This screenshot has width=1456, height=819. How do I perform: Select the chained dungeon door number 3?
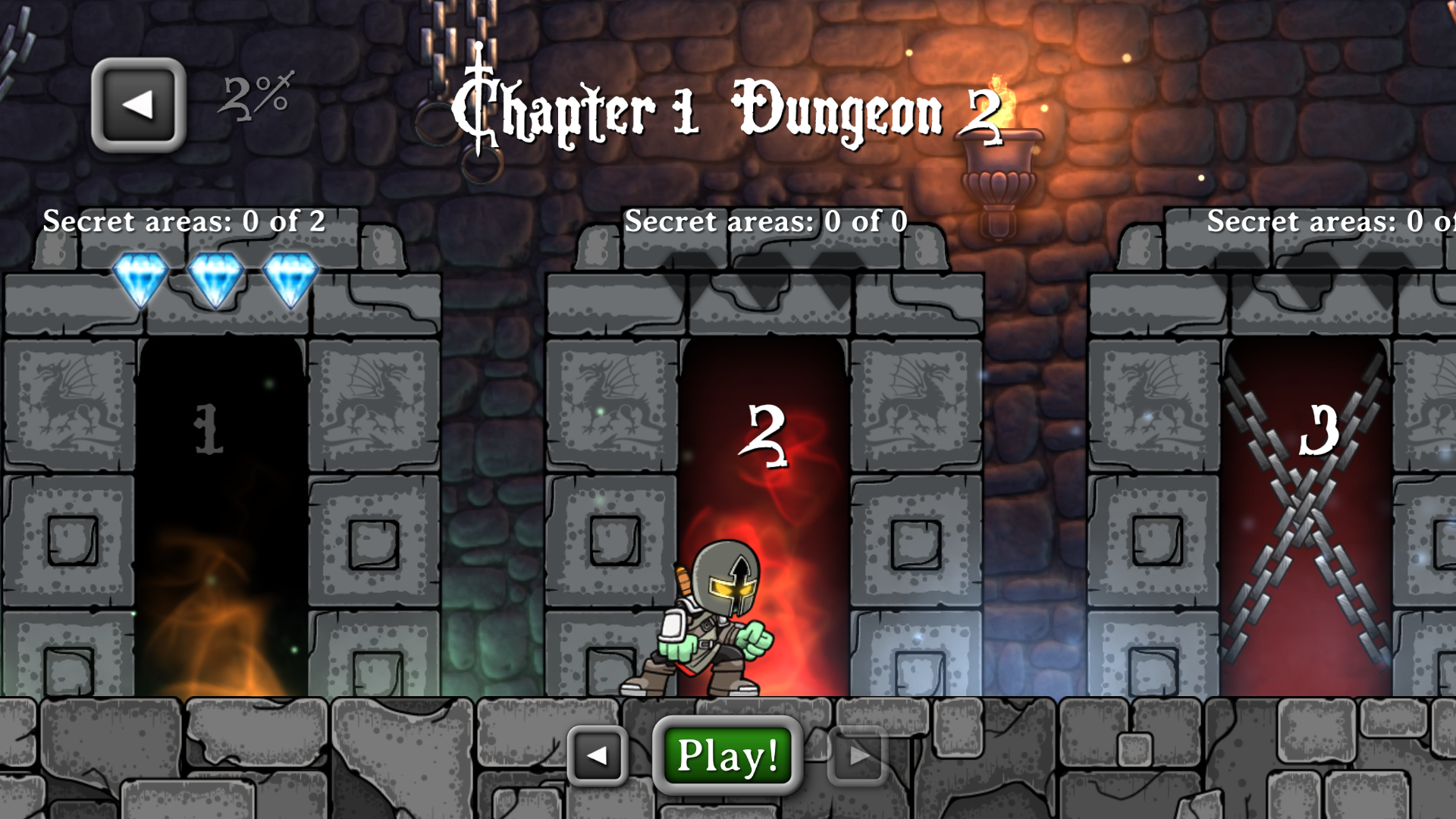click(1306, 516)
